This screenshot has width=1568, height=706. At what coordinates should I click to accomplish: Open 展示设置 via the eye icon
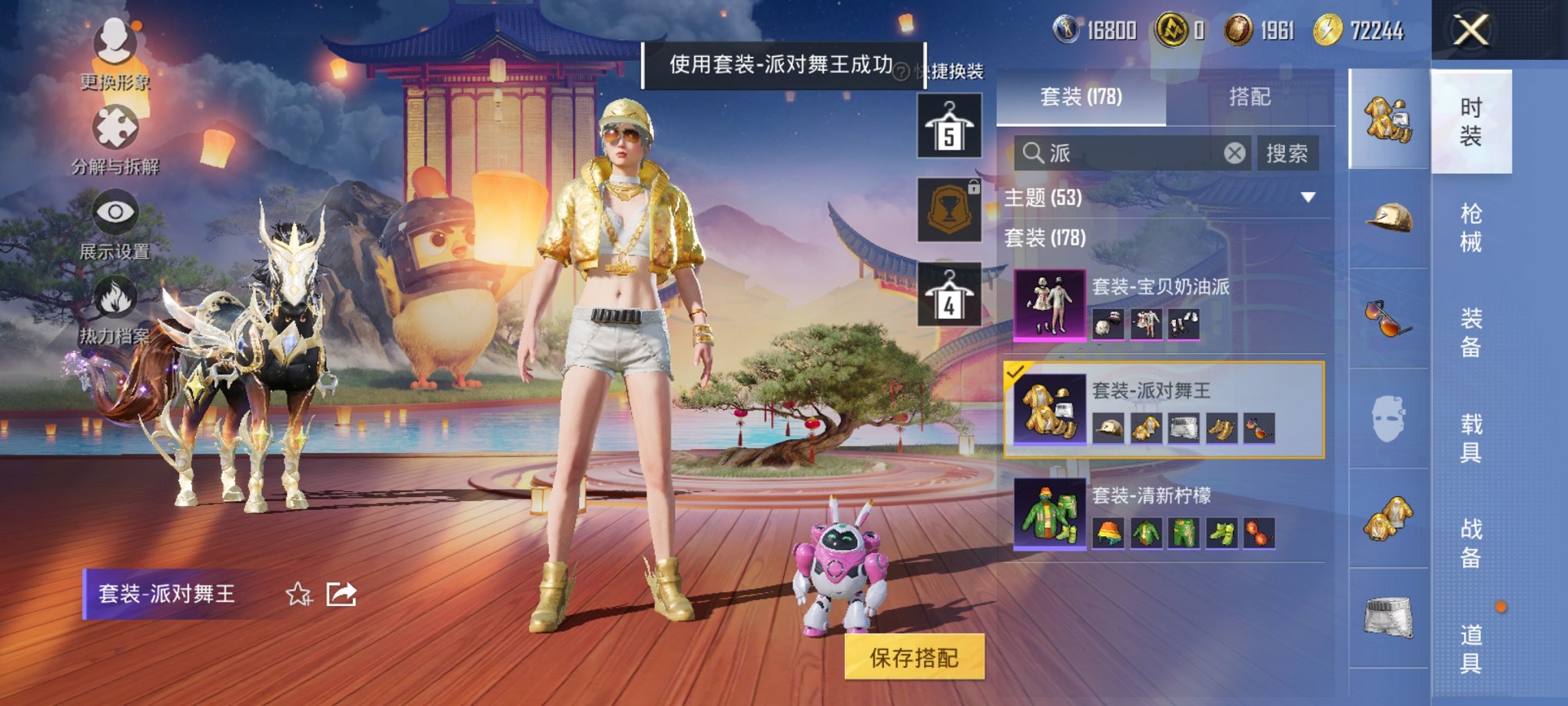pos(112,211)
